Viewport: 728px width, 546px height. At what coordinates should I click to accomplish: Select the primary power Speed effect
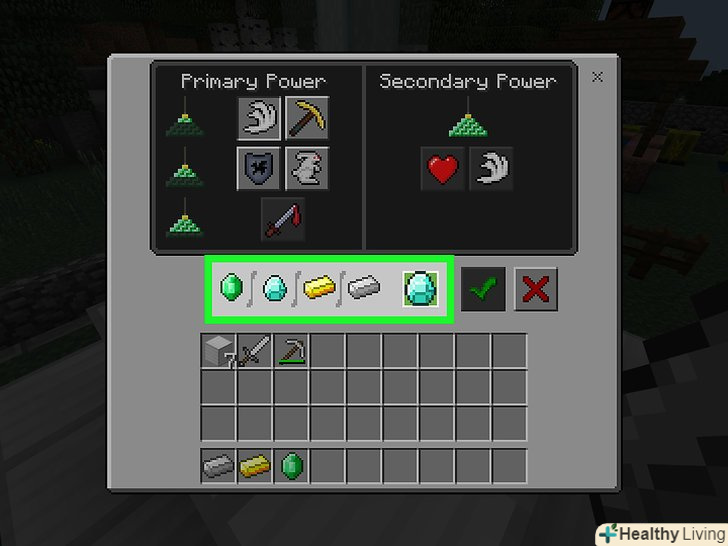[258, 119]
